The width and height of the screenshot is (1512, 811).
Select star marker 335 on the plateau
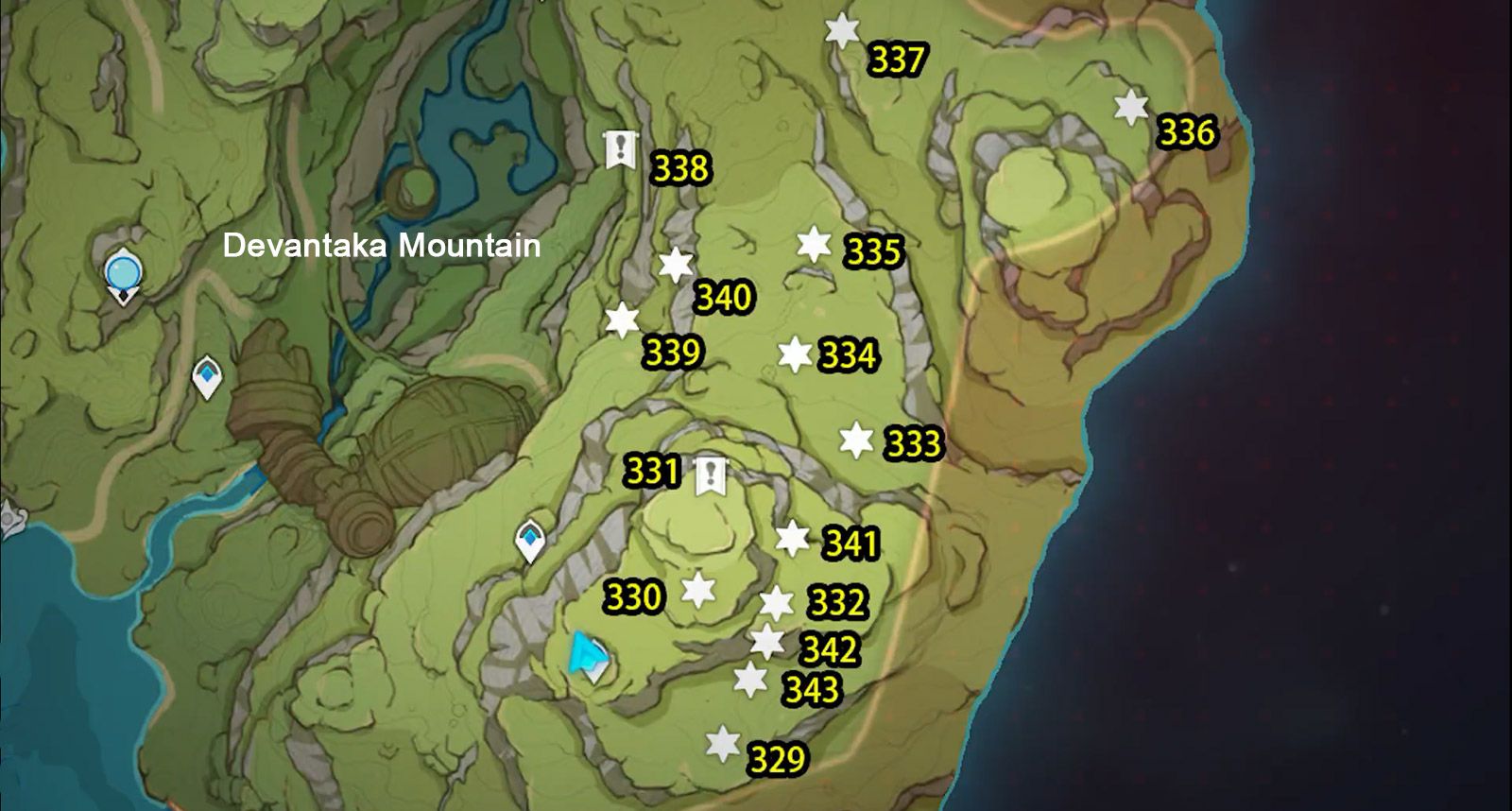click(x=812, y=243)
